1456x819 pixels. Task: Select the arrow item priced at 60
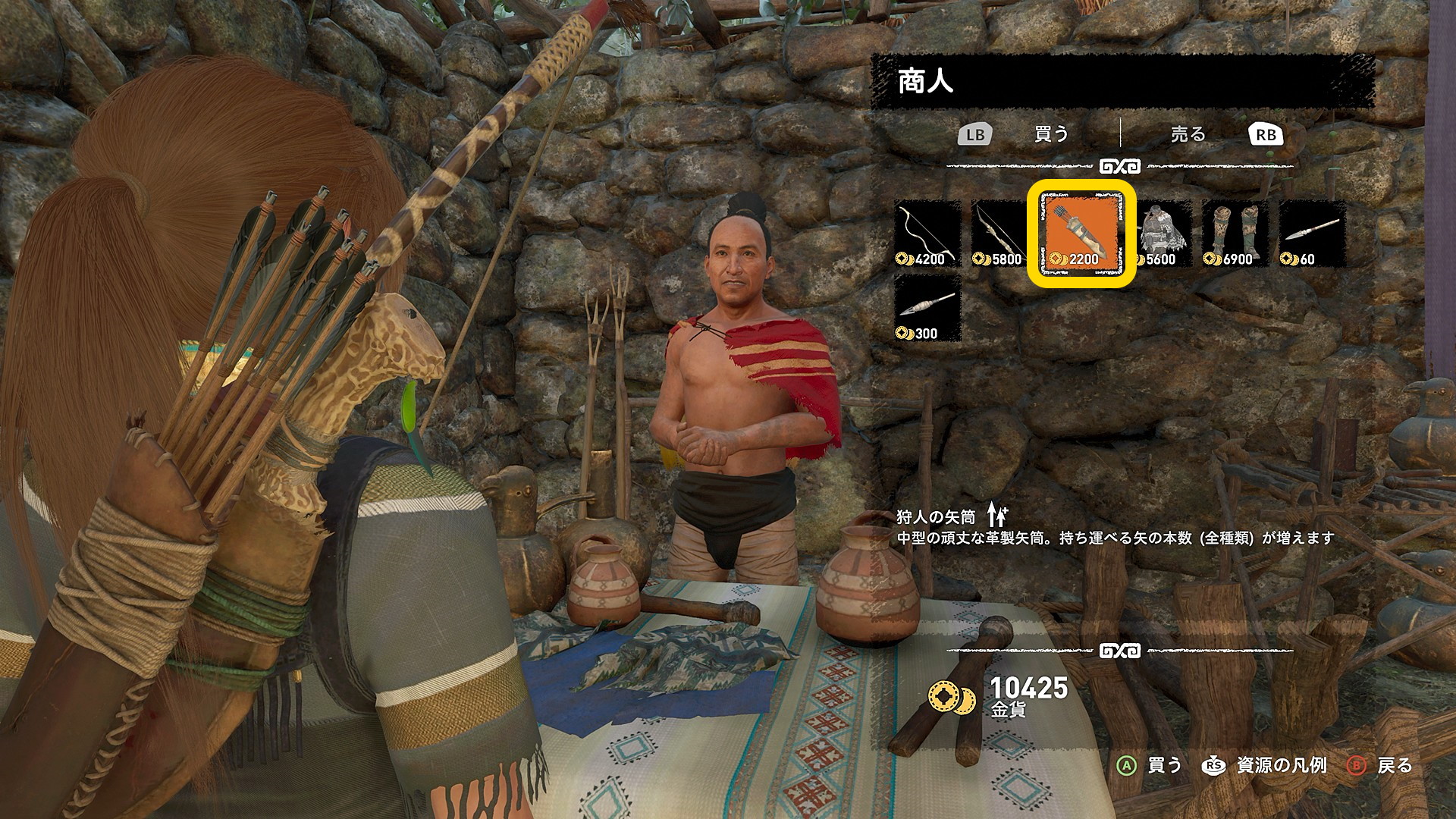1312,234
